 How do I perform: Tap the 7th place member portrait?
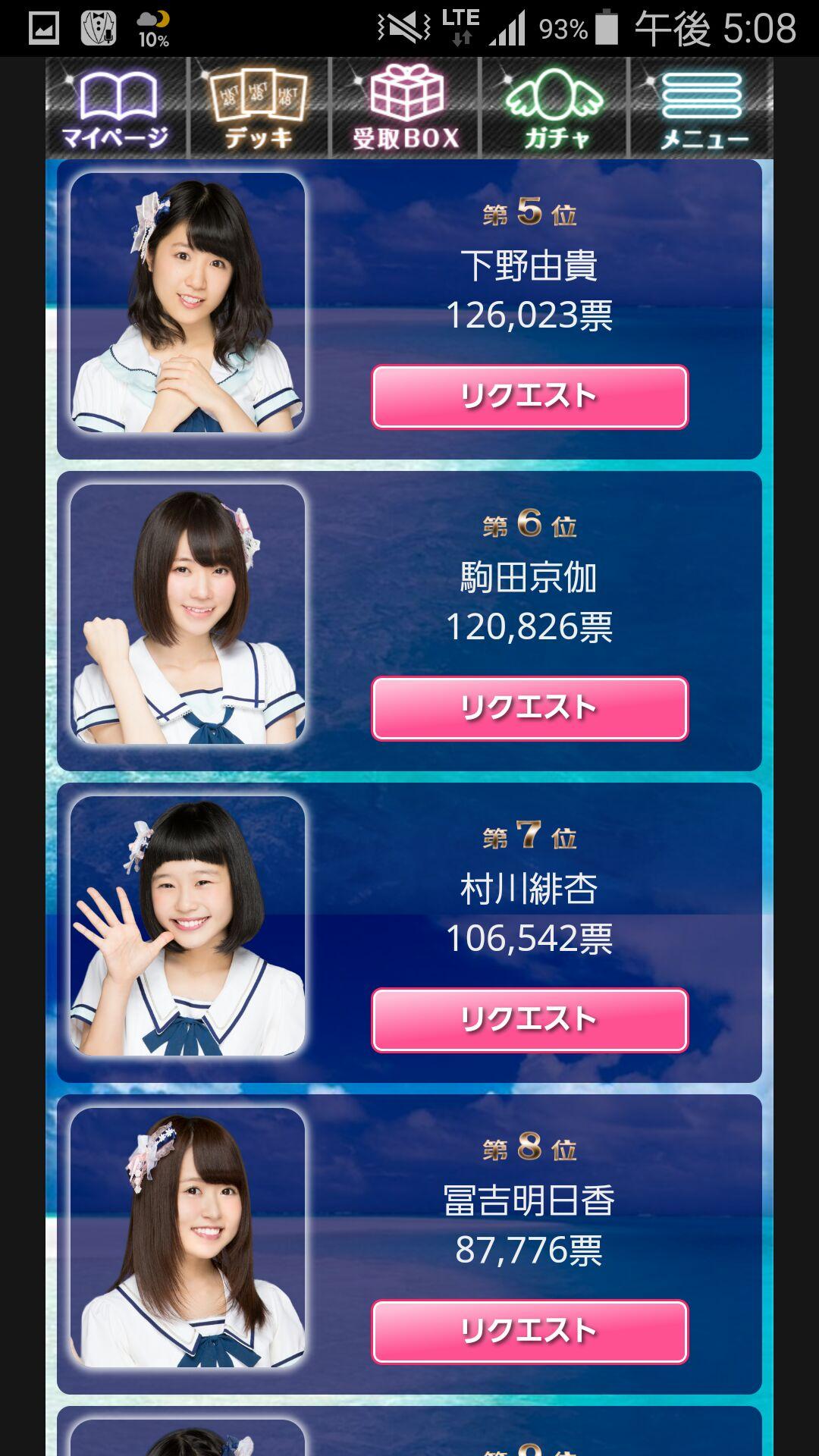click(x=188, y=926)
